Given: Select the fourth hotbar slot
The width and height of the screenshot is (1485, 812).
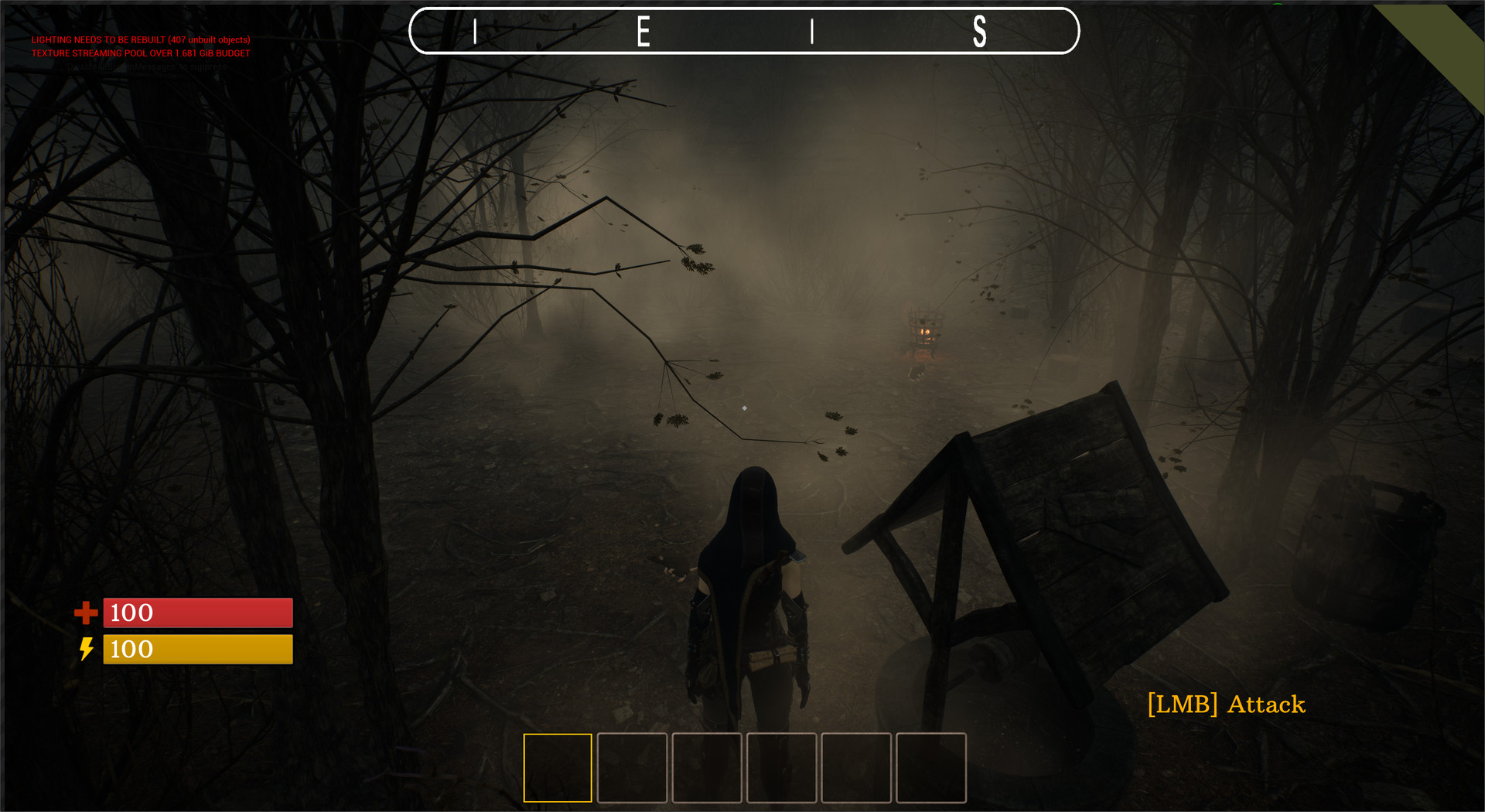Looking at the screenshot, I should point(783,767).
